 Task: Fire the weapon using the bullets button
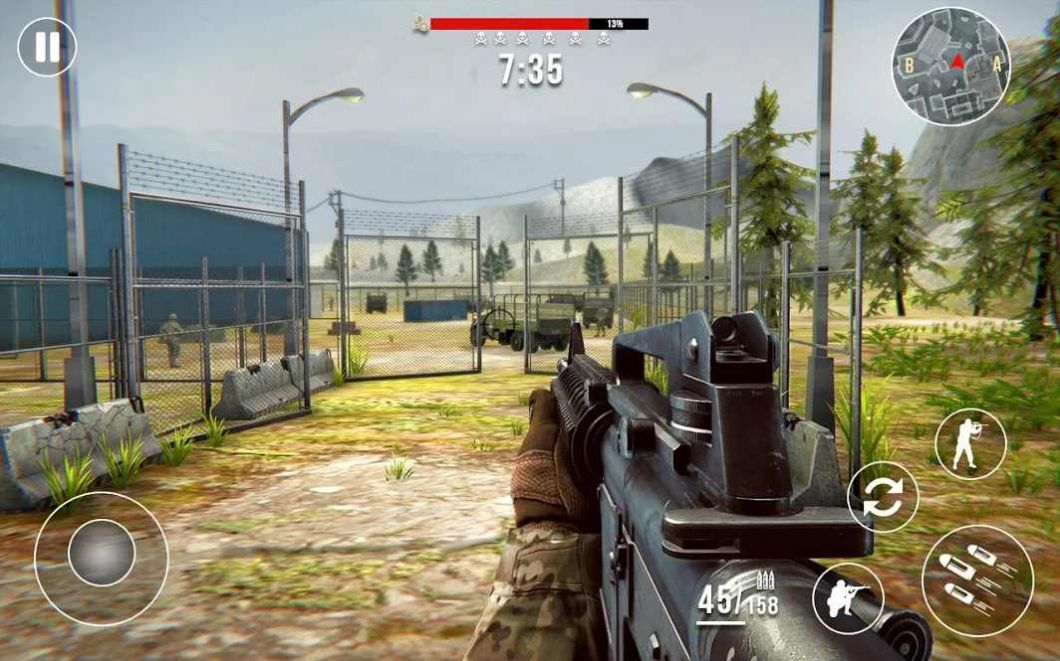[x=977, y=581]
